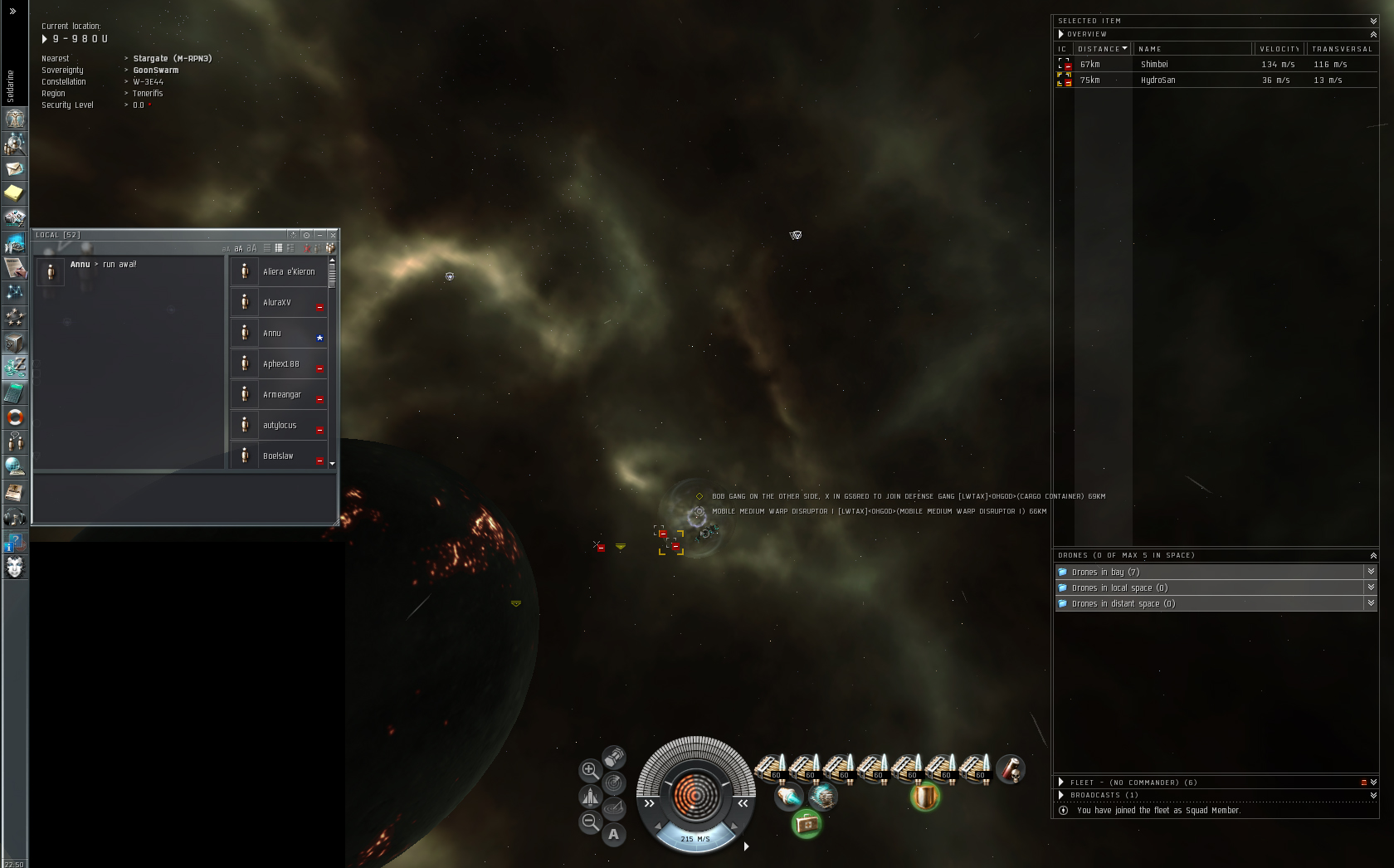Expand Drones in local space group

[x=1211, y=588]
